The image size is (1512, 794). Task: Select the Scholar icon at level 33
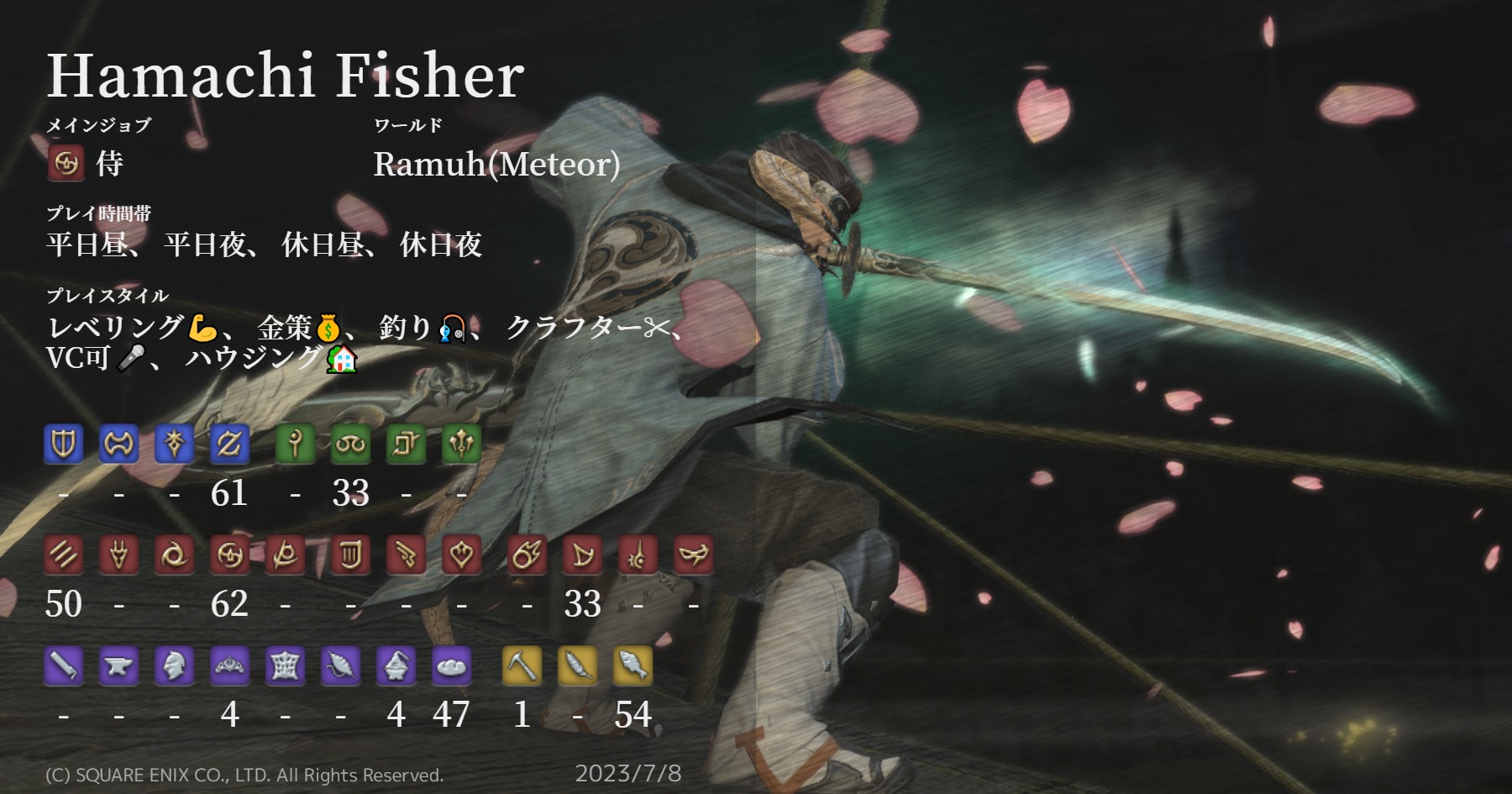pos(351,444)
